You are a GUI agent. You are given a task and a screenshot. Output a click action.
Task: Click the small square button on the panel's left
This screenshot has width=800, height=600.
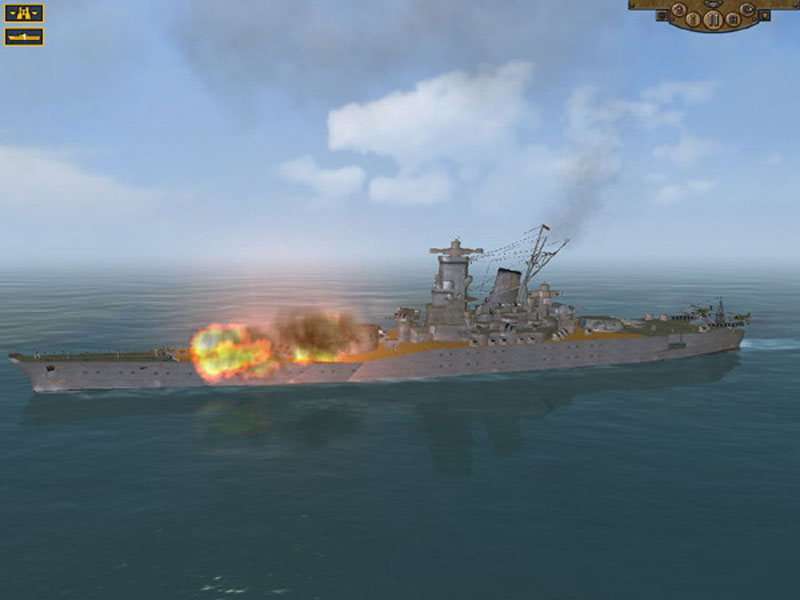(x=662, y=15)
